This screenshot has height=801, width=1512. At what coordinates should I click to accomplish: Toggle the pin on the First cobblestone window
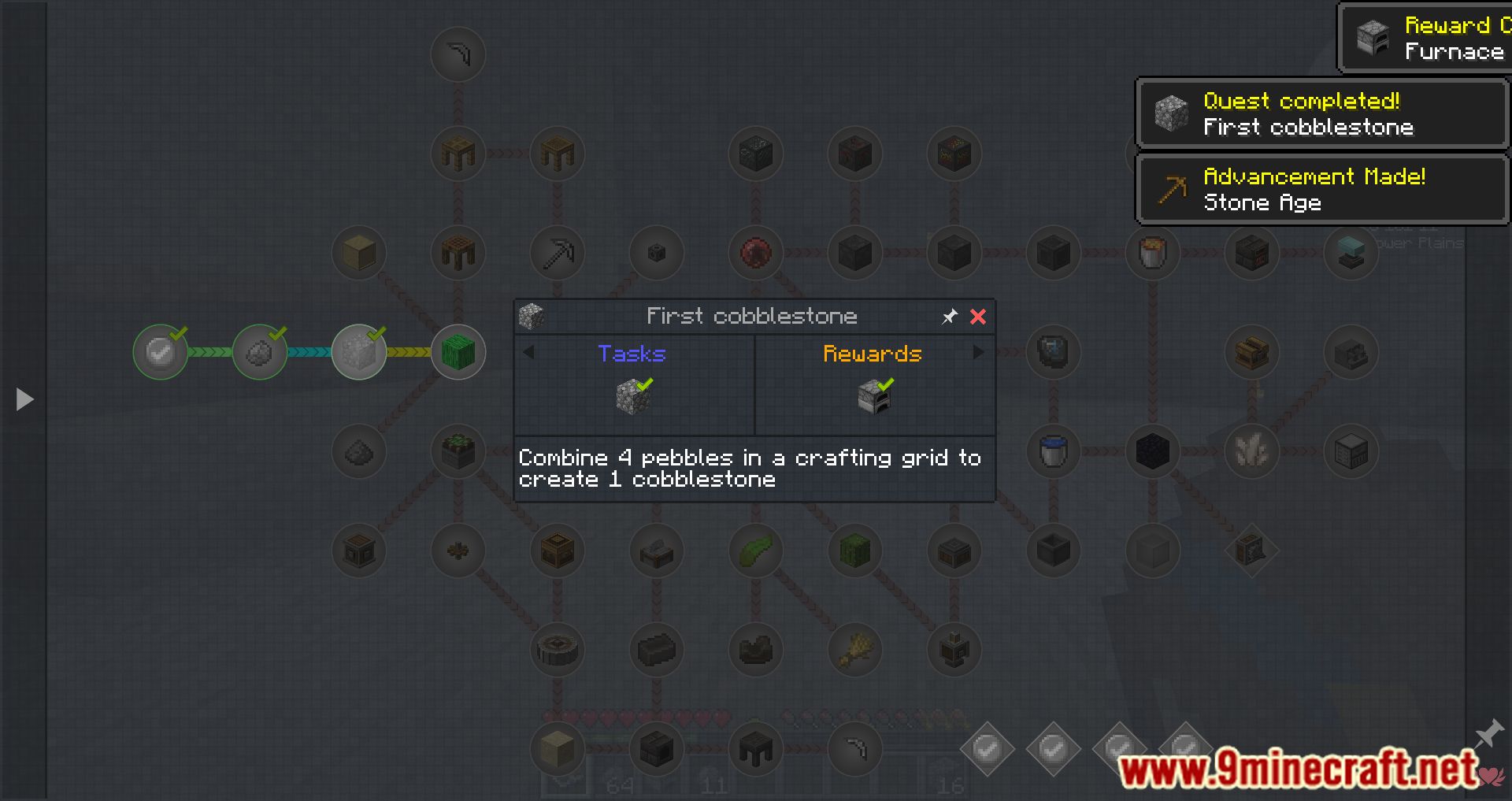tap(949, 317)
